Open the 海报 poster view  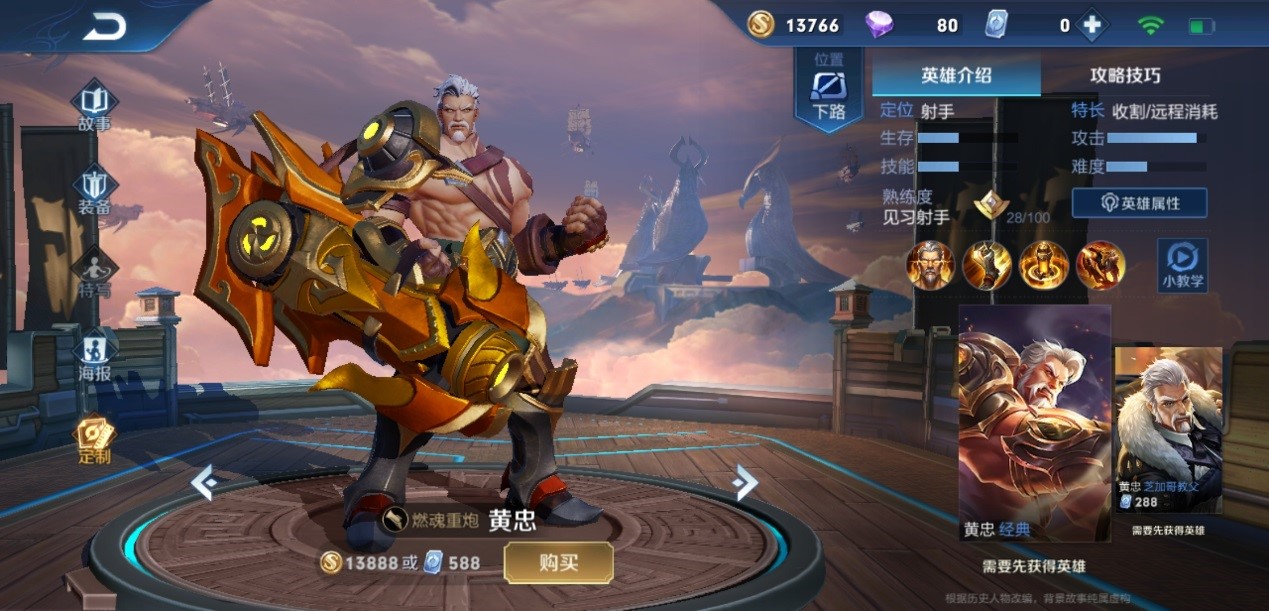[x=95, y=356]
